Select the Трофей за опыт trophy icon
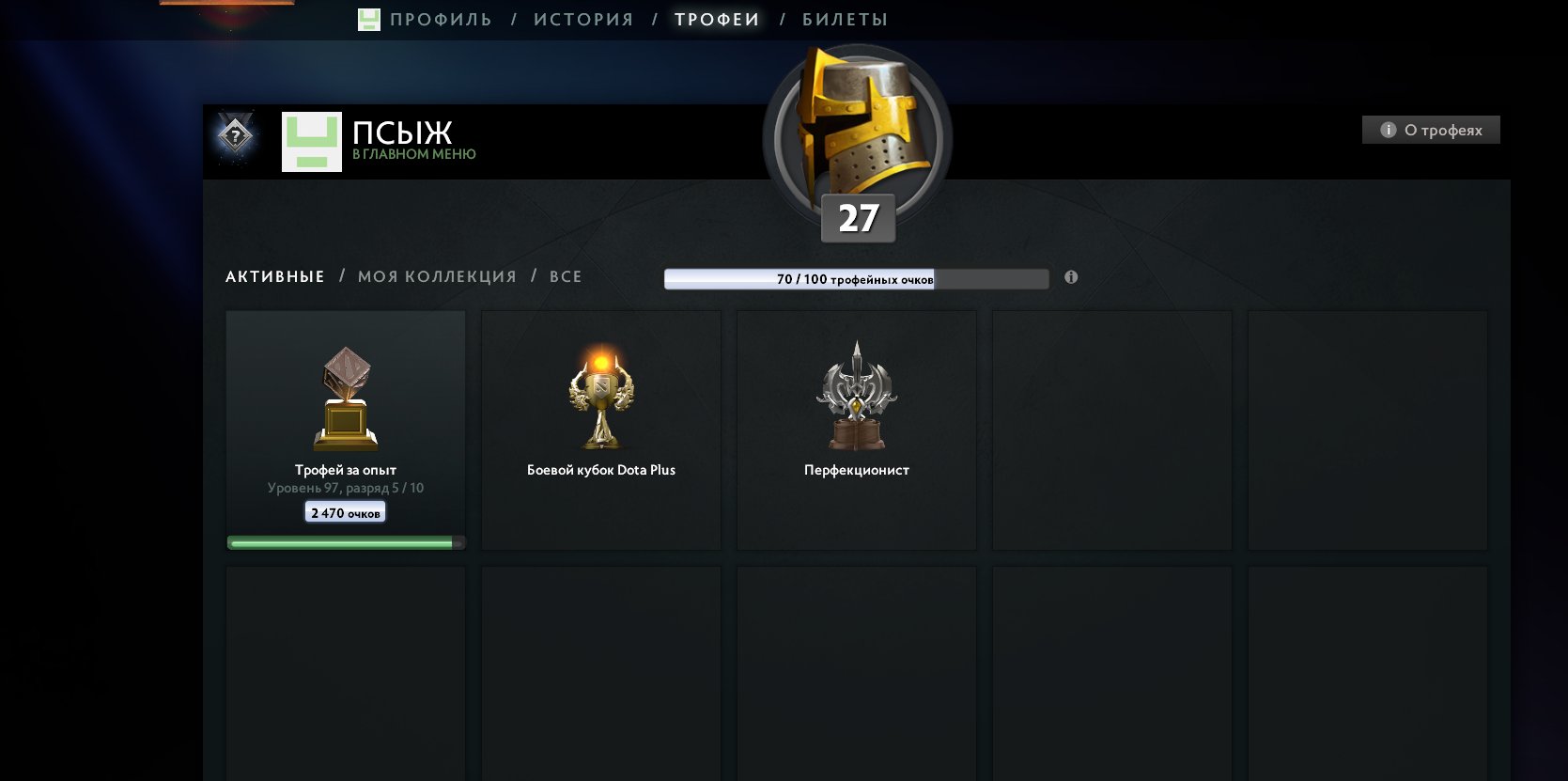This screenshot has height=781, width=1568. (x=345, y=395)
